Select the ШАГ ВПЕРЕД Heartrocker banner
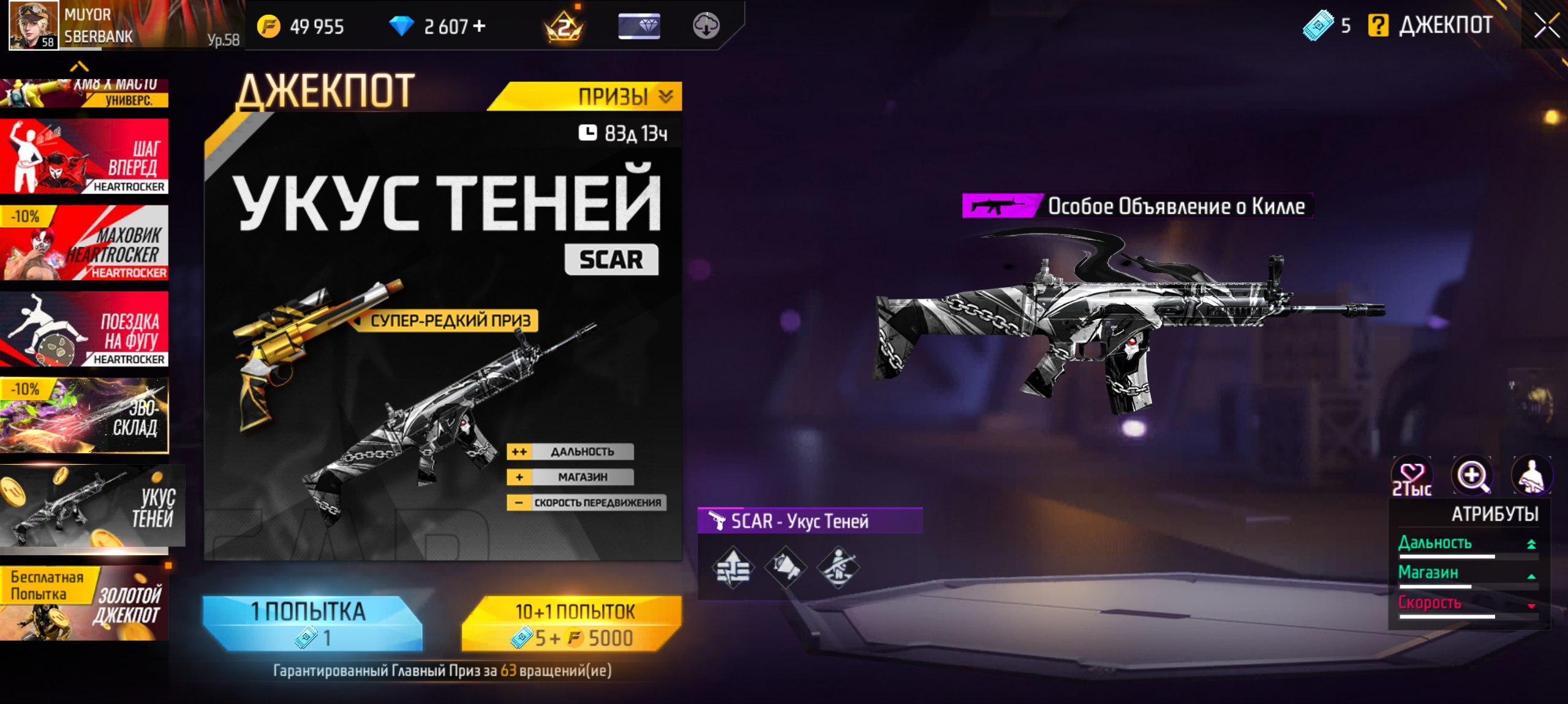 [x=85, y=157]
